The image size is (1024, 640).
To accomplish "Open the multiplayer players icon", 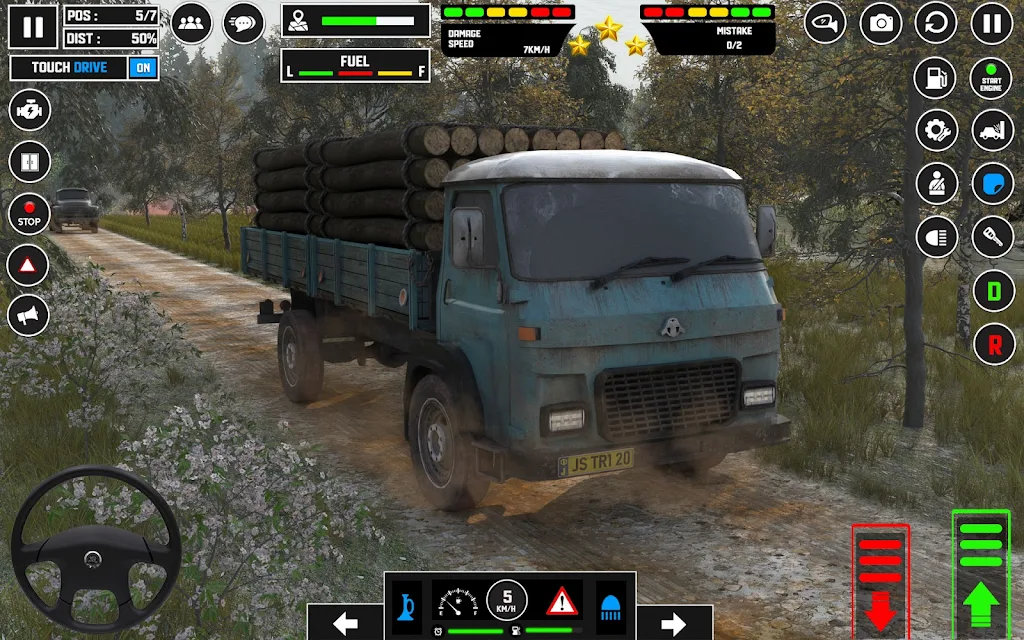I will 191,24.
